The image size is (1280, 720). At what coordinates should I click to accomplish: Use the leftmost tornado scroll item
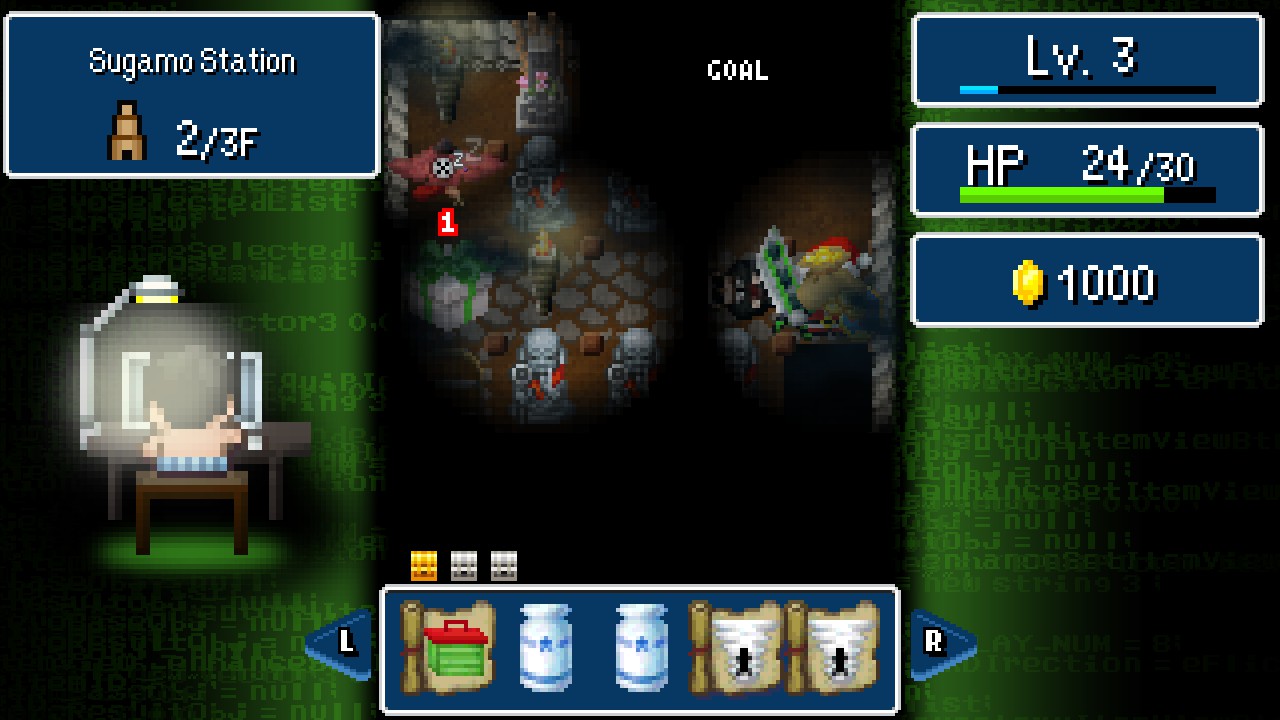pos(741,645)
